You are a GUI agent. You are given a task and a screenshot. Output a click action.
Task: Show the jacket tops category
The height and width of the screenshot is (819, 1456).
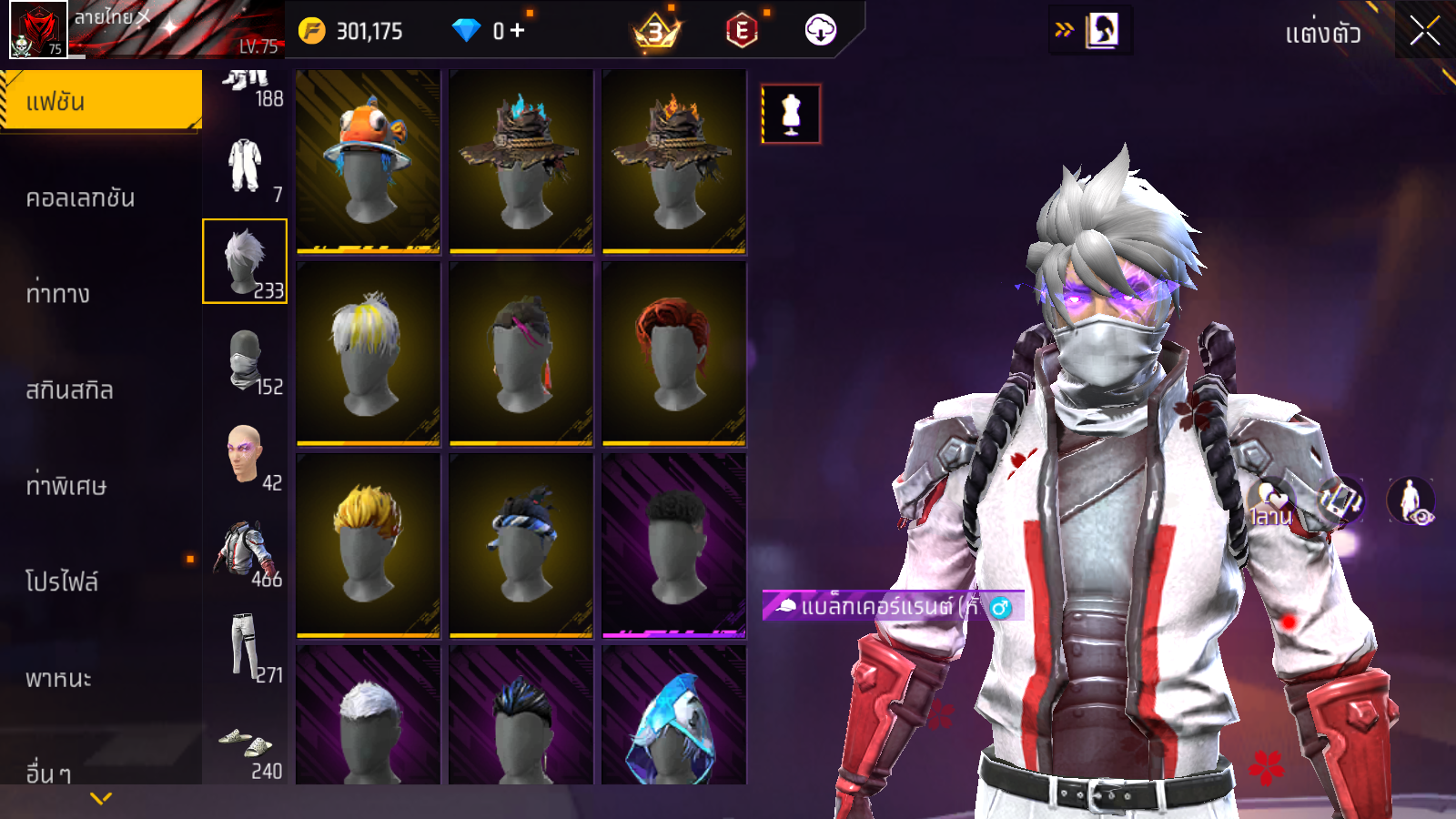[x=245, y=552]
